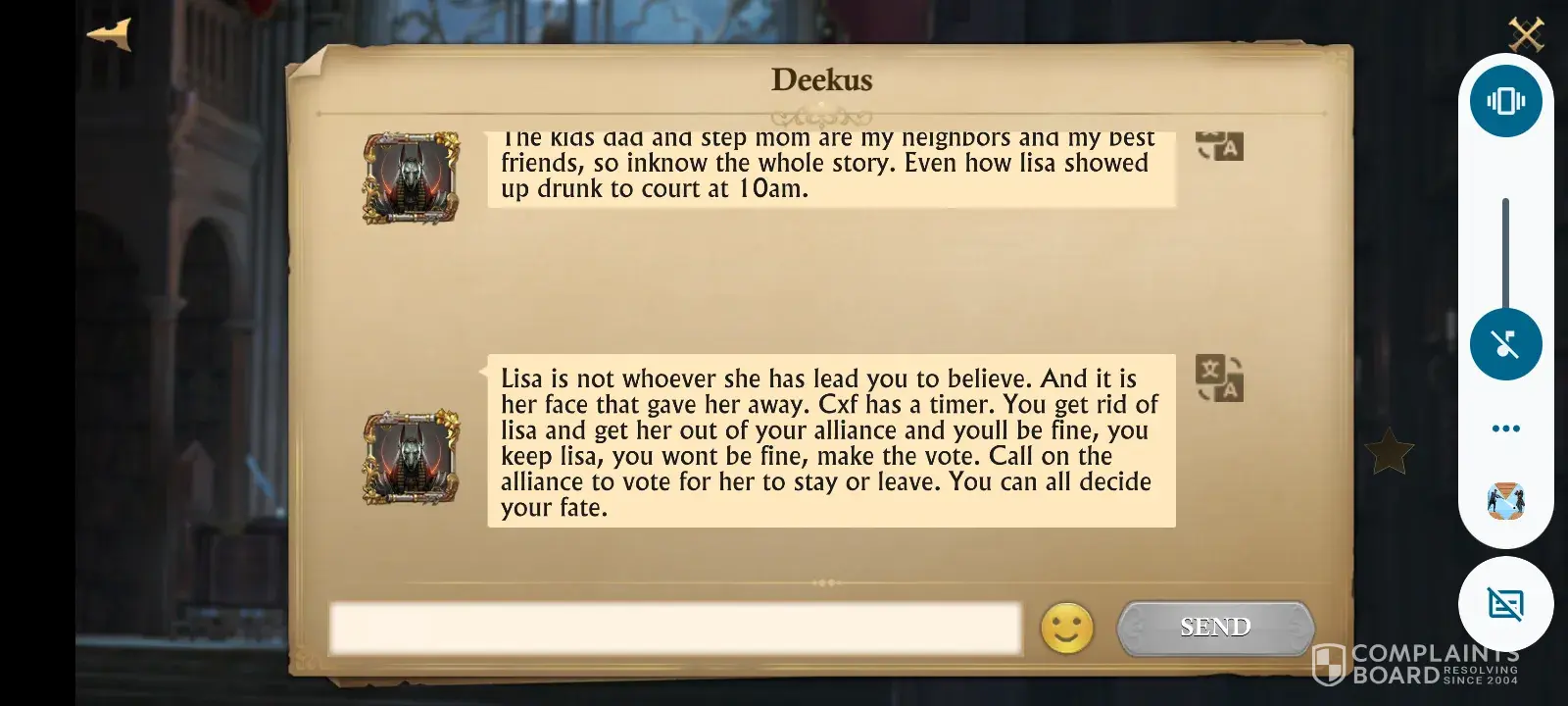
Task: Go back using the arrow icon
Action: pyautogui.click(x=109, y=34)
